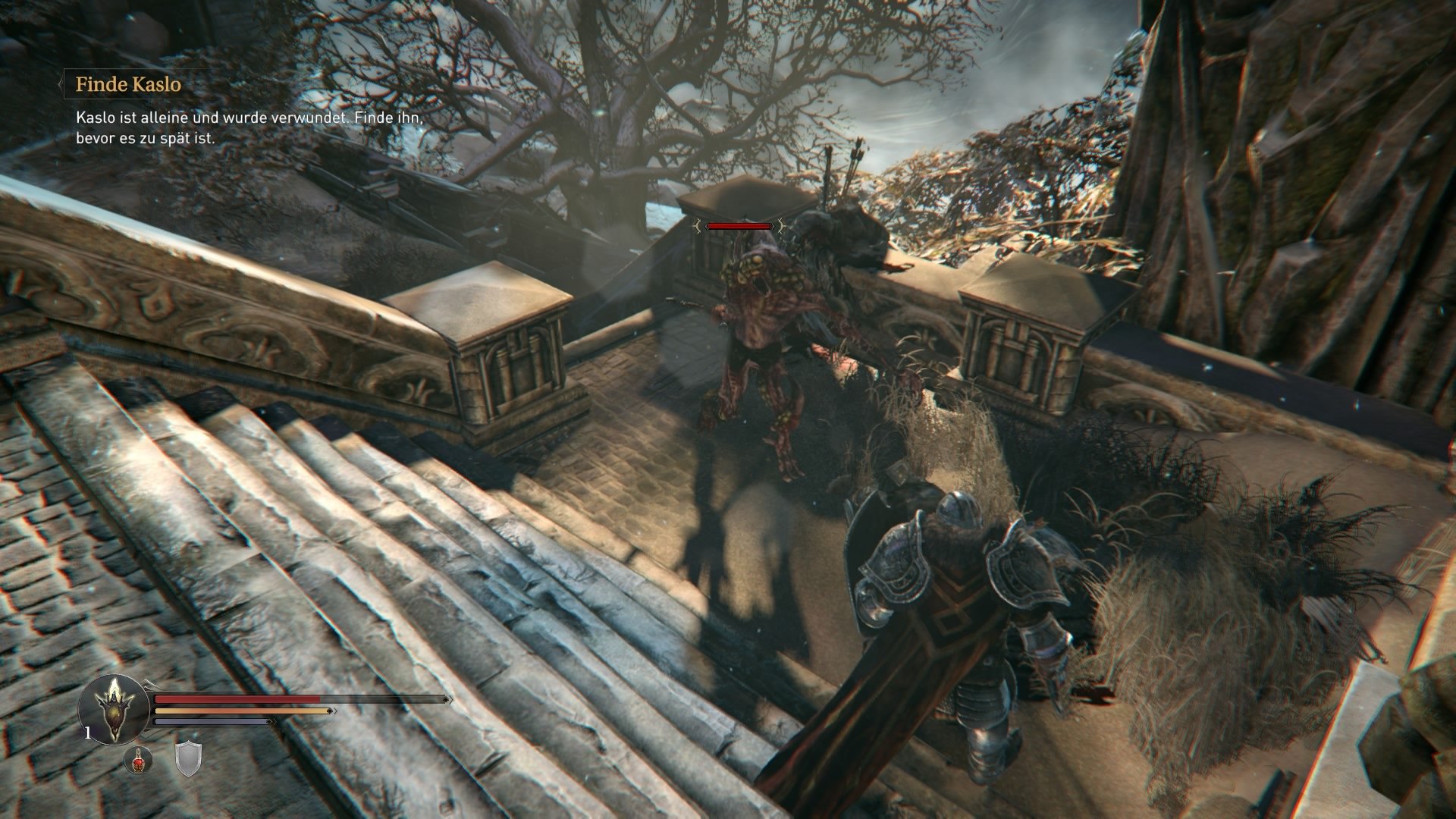
Task: Select the left bracket of the enemy health bar
Action: pyautogui.click(x=696, y=226)
